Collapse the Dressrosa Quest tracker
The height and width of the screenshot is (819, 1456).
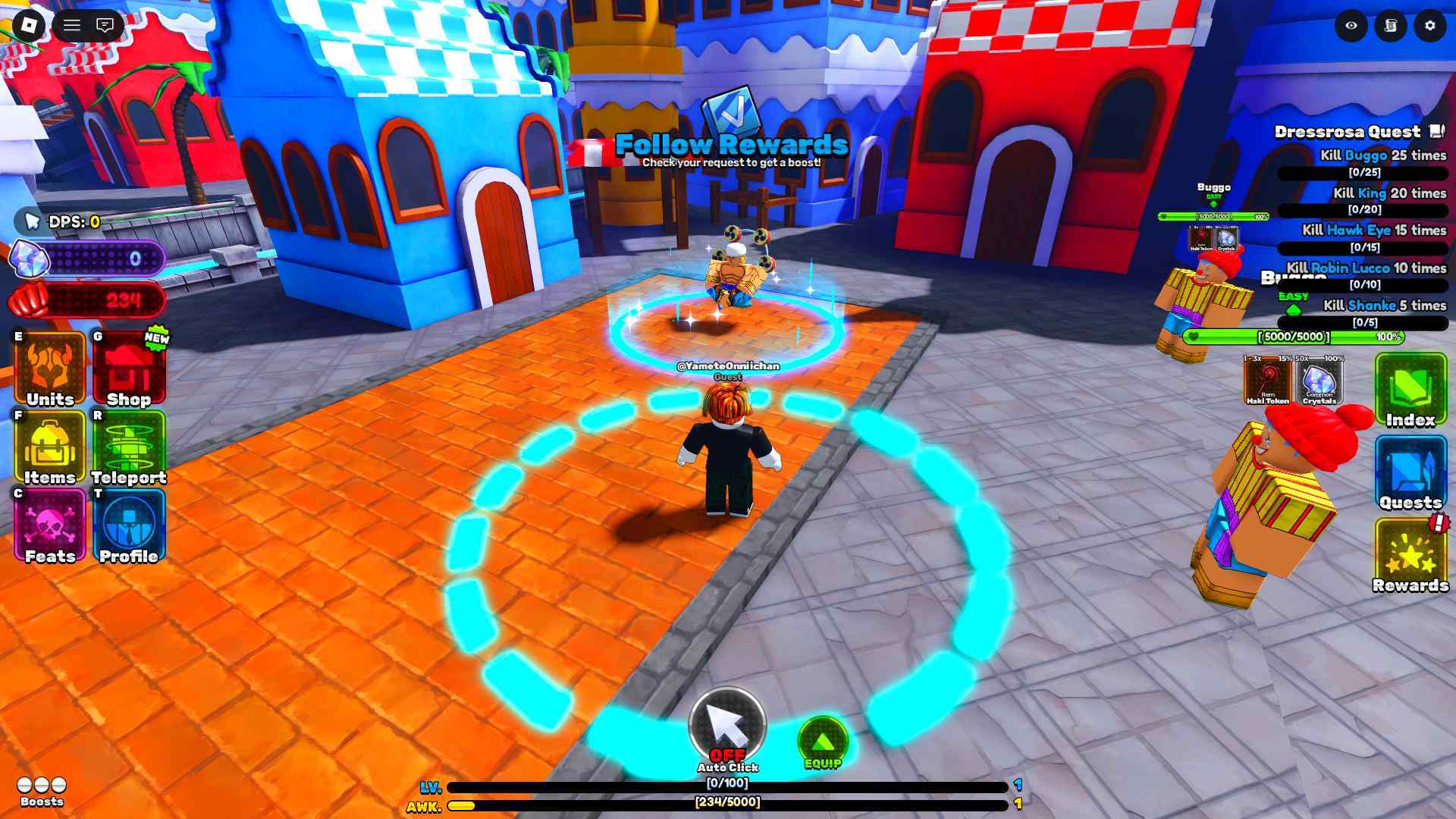[1437, 131]
